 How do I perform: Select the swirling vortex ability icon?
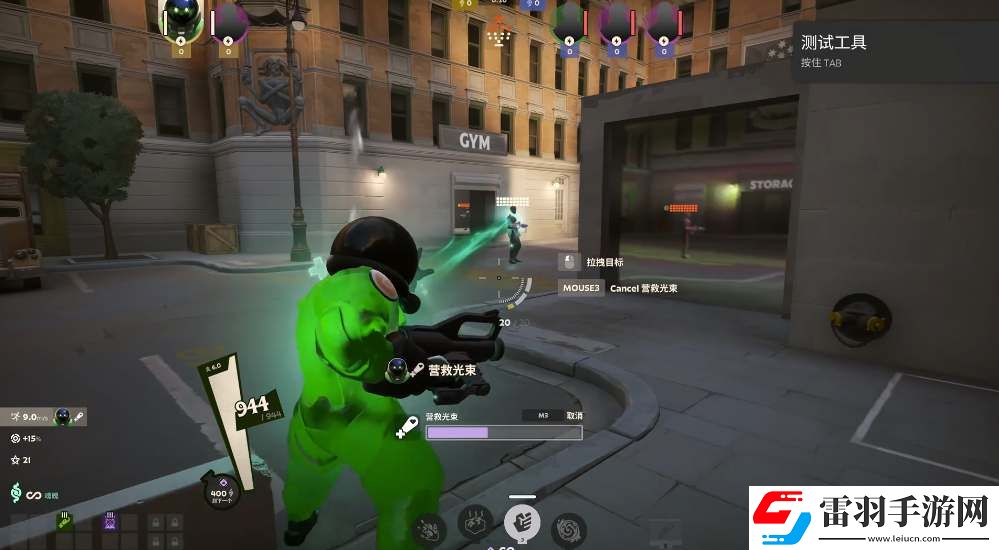(x=568, y=527)
